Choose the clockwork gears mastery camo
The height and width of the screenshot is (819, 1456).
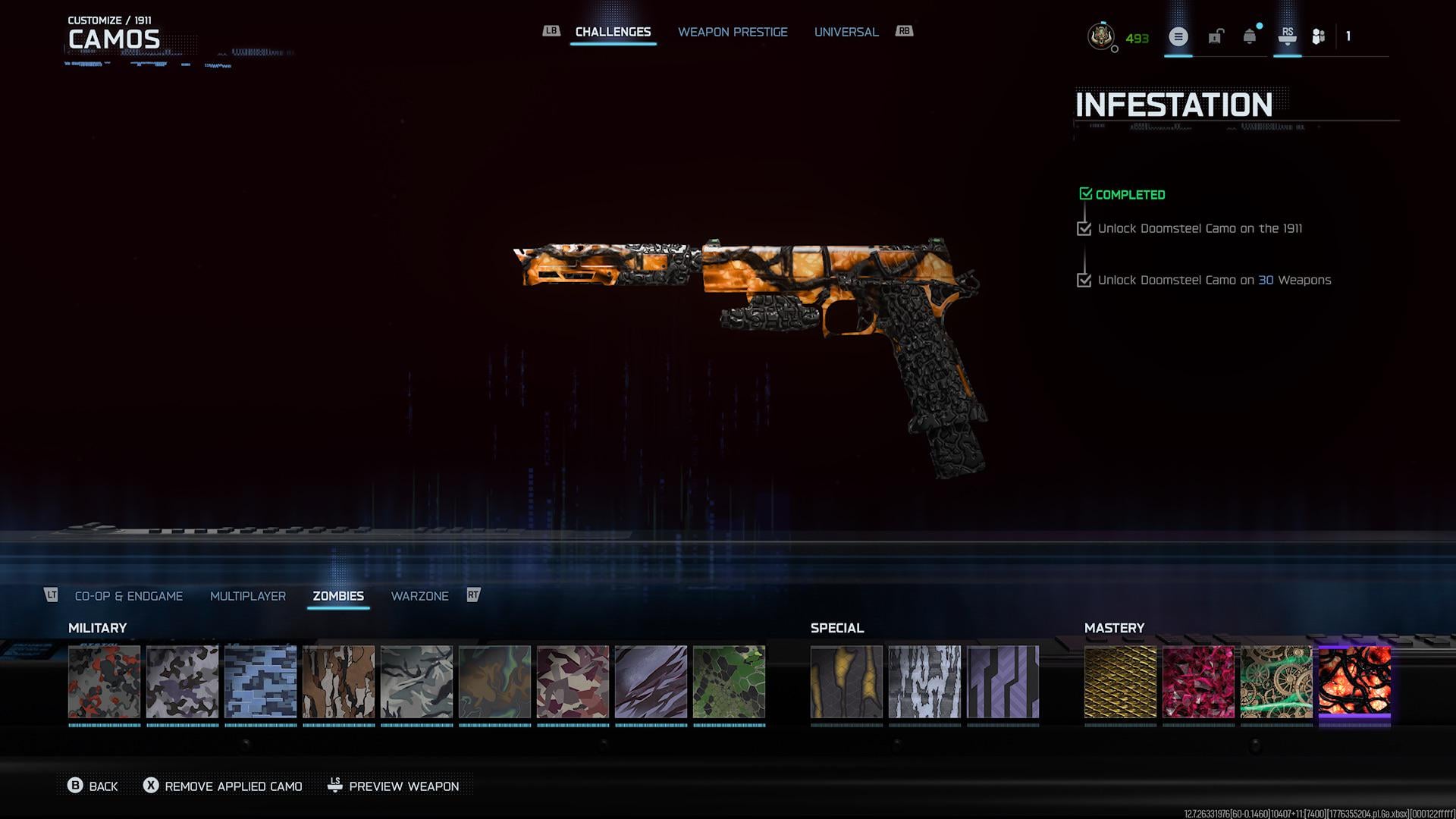1276,682
